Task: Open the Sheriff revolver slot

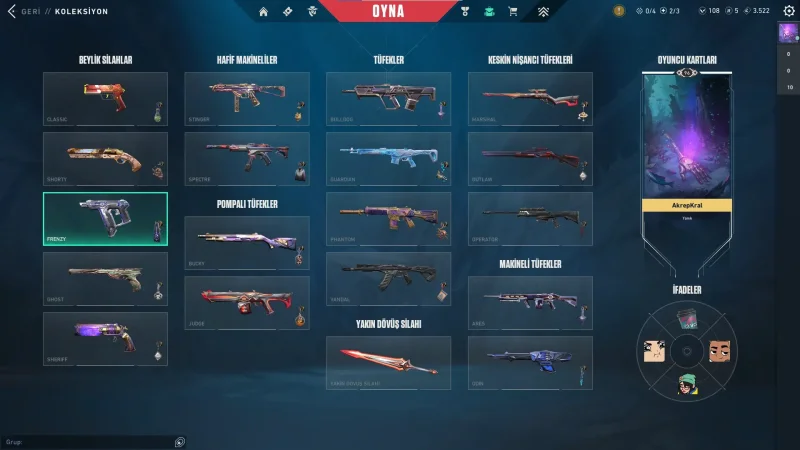Action: click(x=105, y=339)
